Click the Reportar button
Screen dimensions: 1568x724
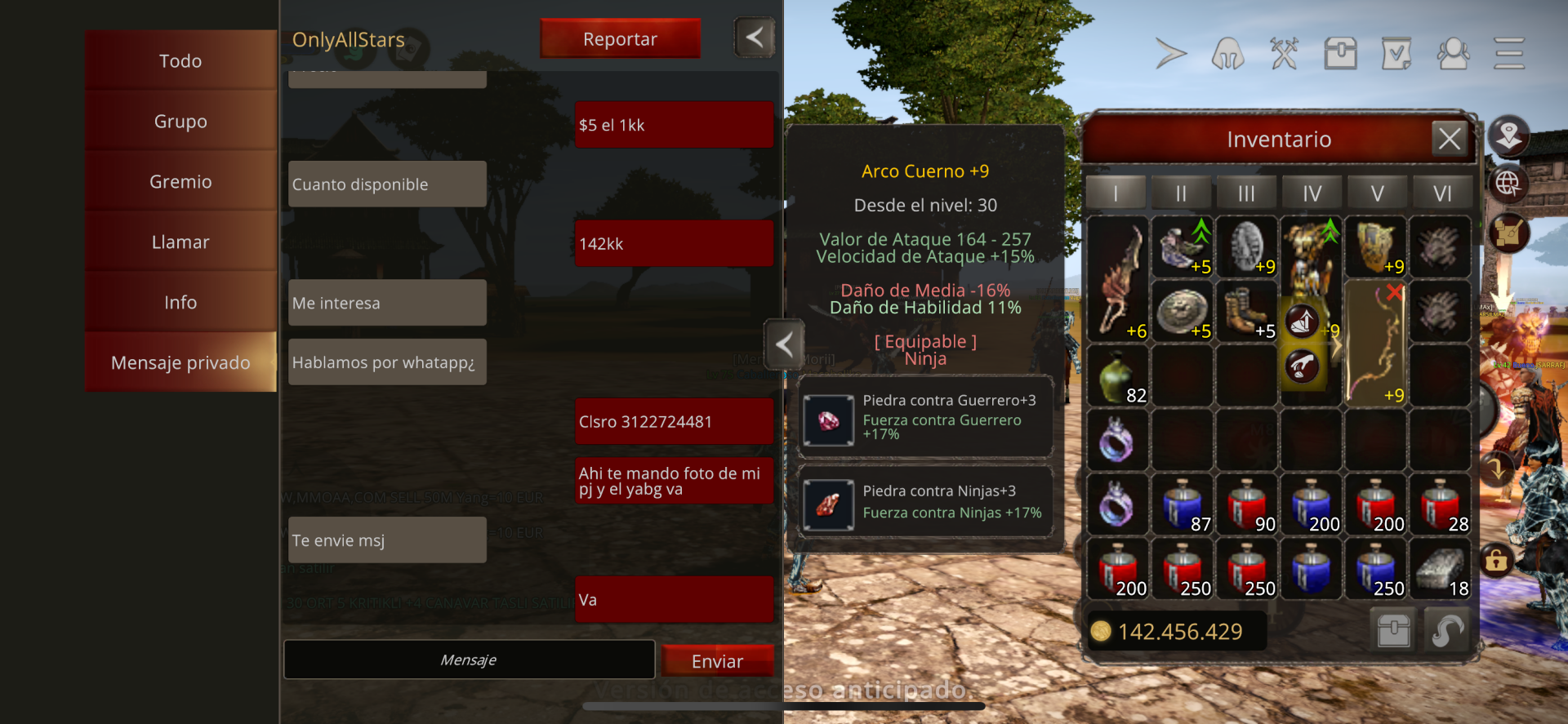pos(620,39)
